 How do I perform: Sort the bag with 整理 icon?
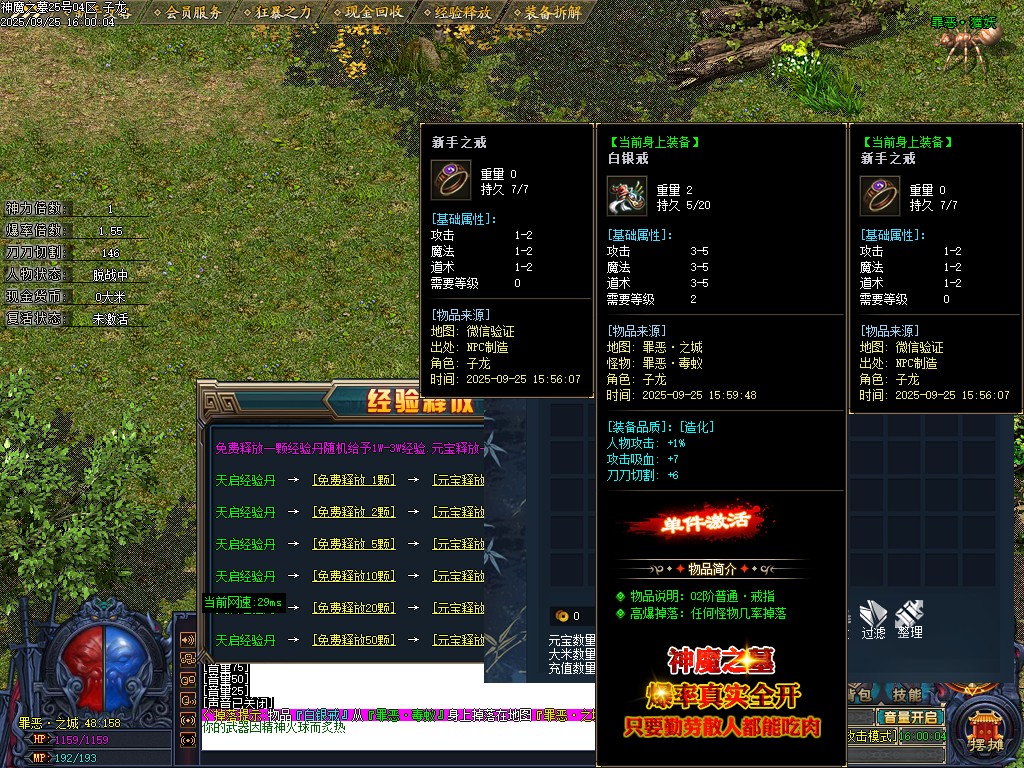[909, 618]
